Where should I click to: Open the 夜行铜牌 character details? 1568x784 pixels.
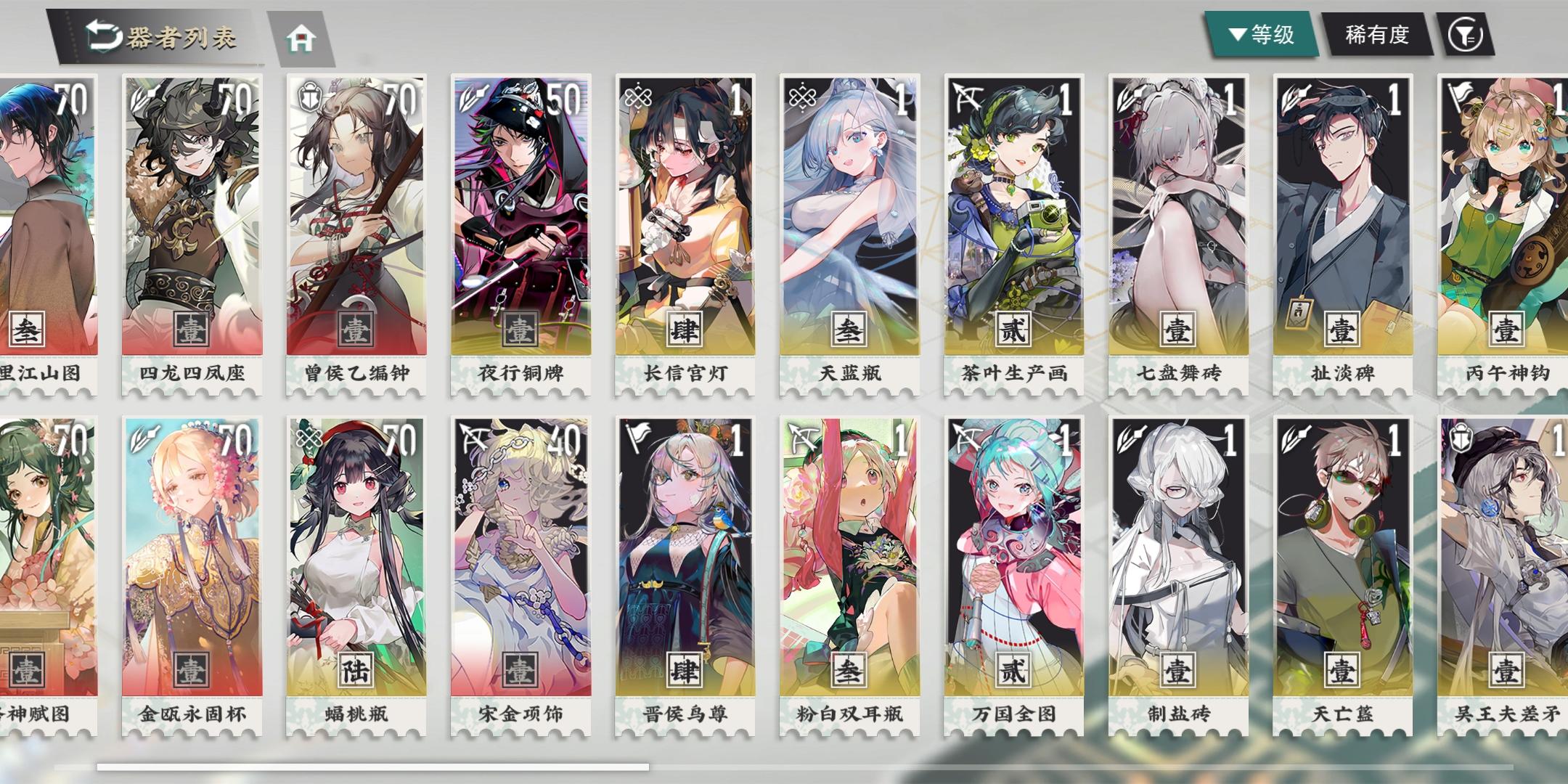tap(521, 218)
